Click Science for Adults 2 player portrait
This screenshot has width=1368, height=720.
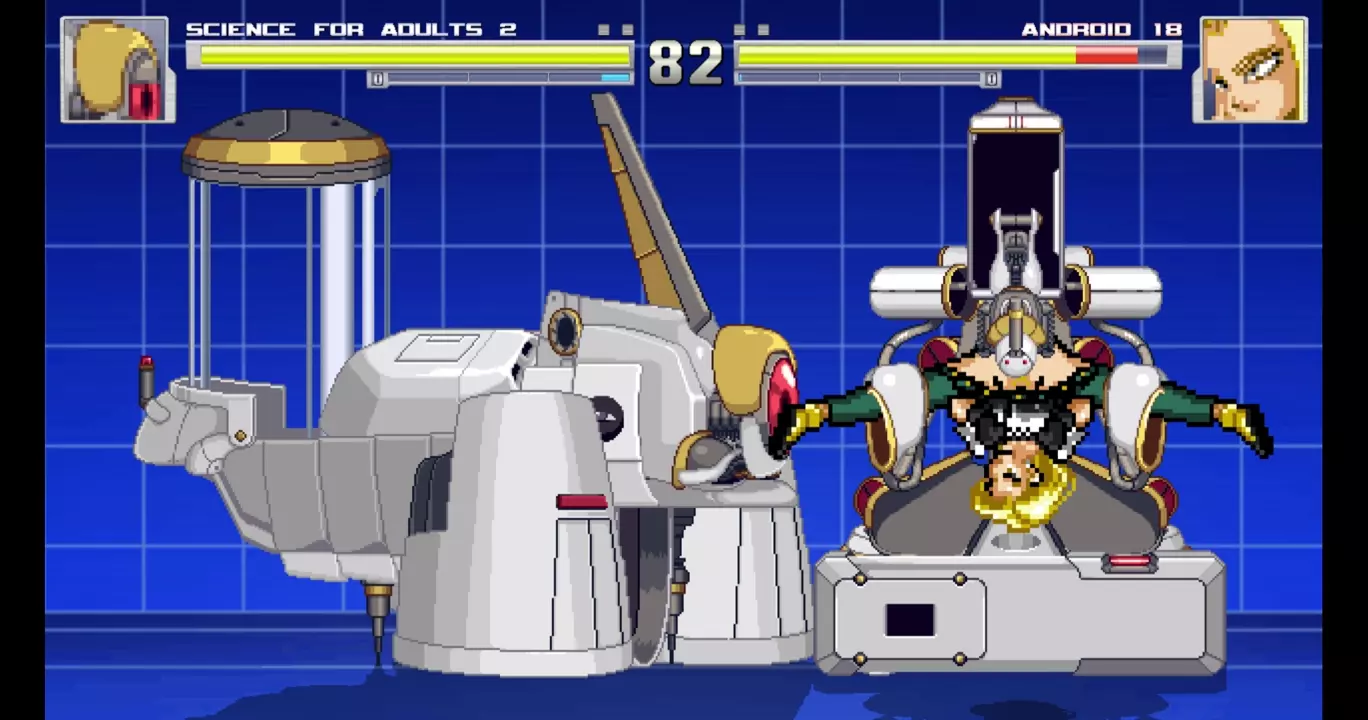[x=118, y=70]
